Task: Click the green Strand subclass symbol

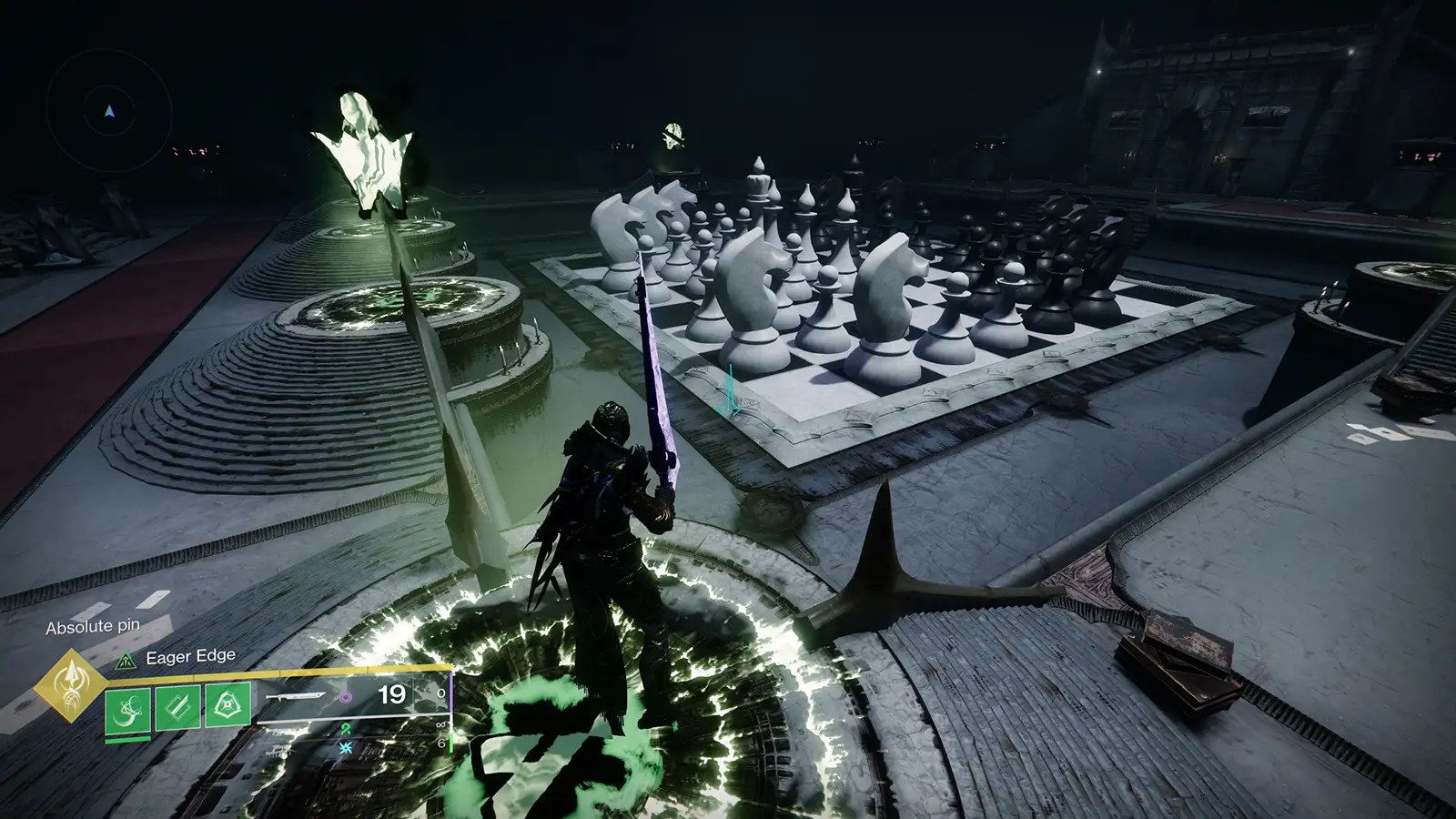Action: pyautogui.click(x=344, y=729)
